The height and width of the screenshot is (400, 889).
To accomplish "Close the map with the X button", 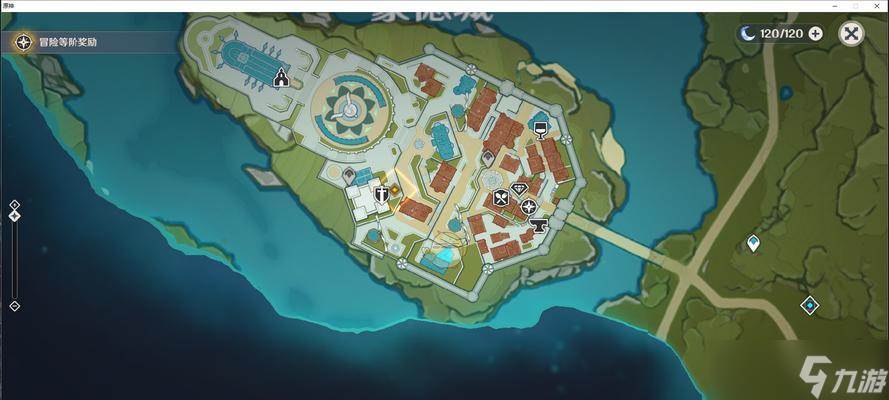I will pyautogui.click(x=851, y=34).
